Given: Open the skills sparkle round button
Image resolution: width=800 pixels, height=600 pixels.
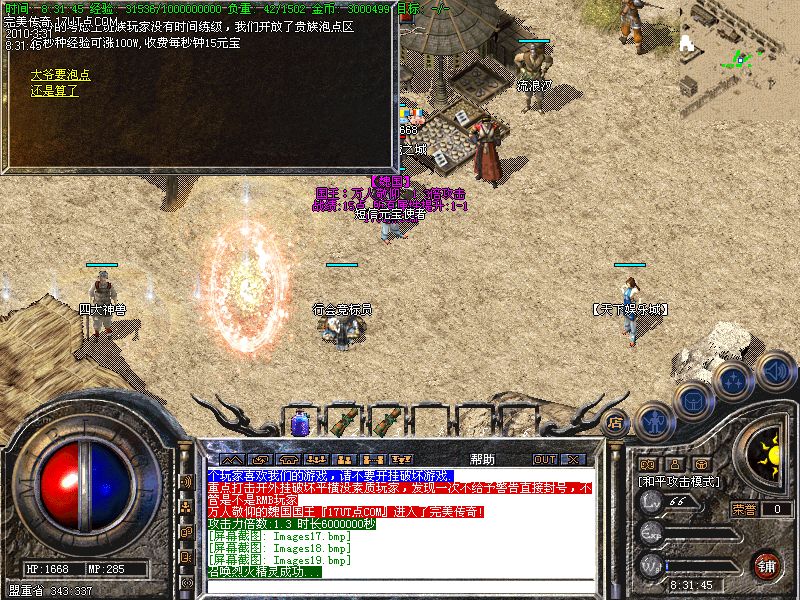Looking at the screenshot, I should click(x=733, y=380).
